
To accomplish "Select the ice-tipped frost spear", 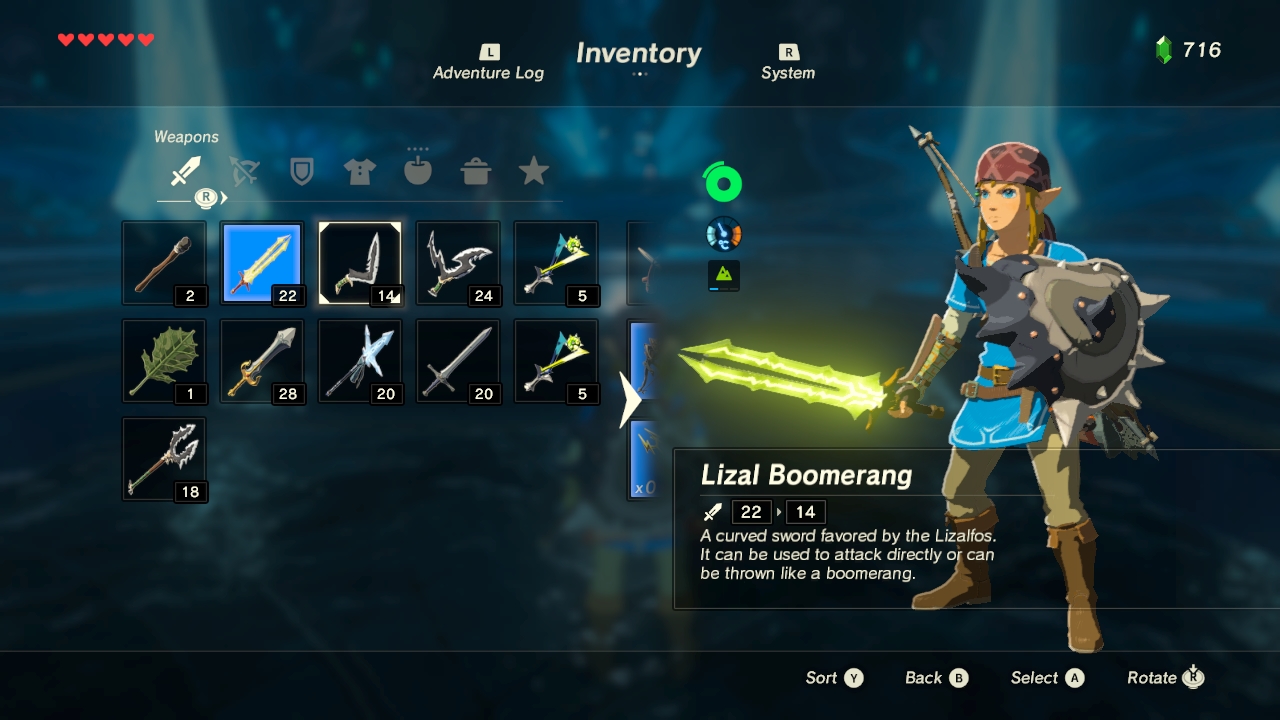I will (x=360, y=361).
